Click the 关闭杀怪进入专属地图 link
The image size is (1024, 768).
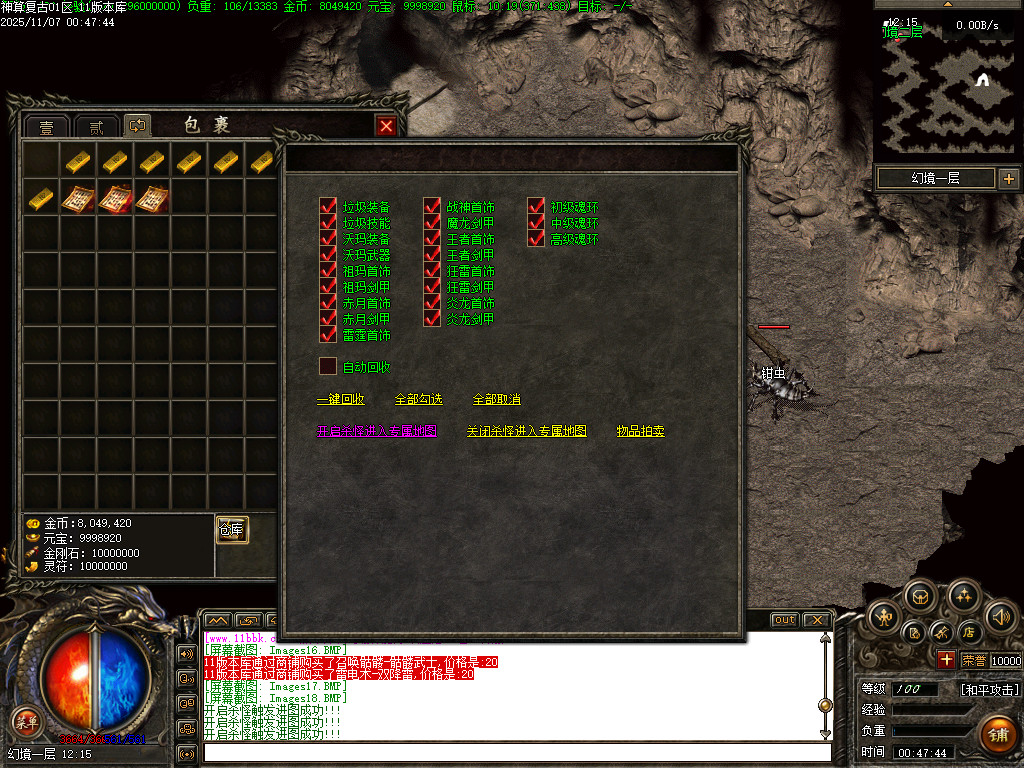coord(526,432)
